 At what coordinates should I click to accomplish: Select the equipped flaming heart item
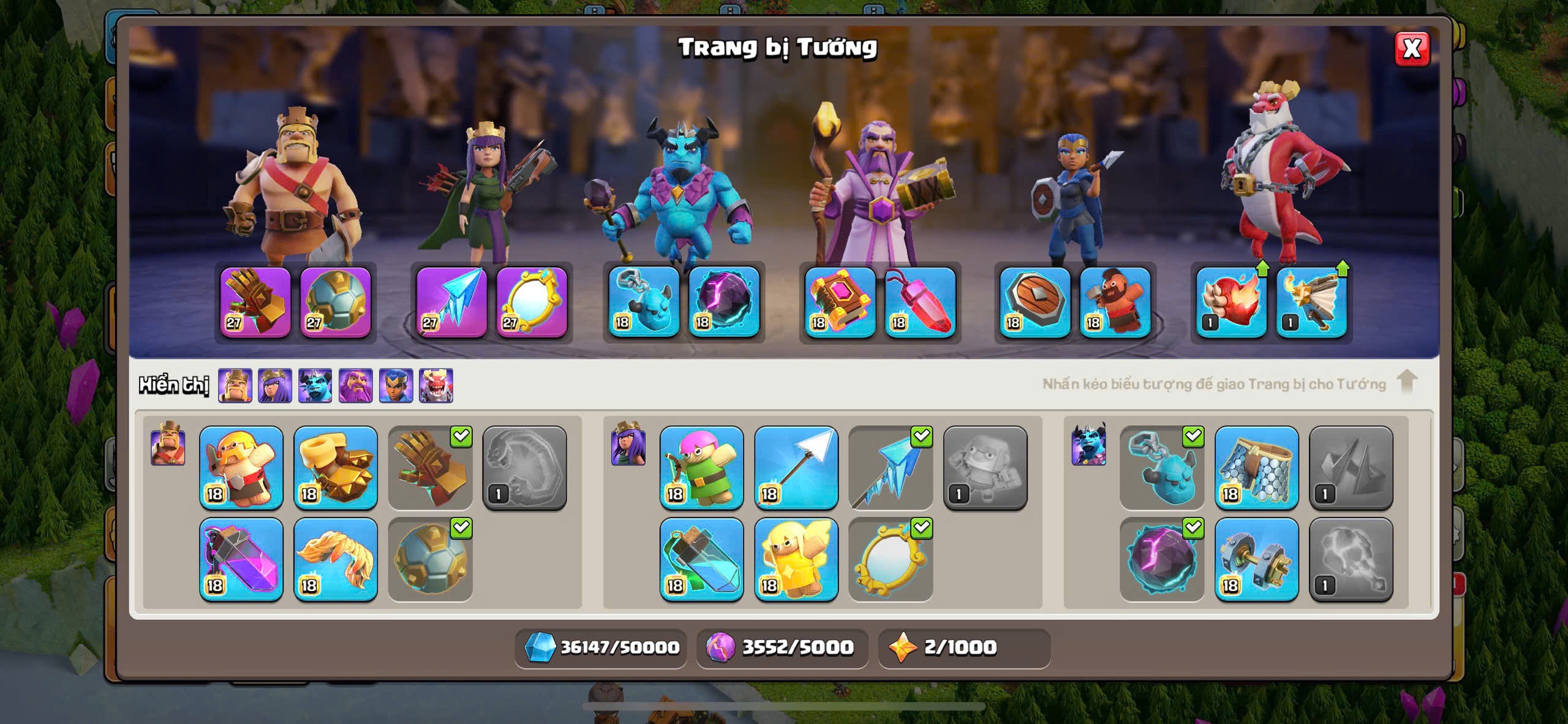[x=1231, y=302]
